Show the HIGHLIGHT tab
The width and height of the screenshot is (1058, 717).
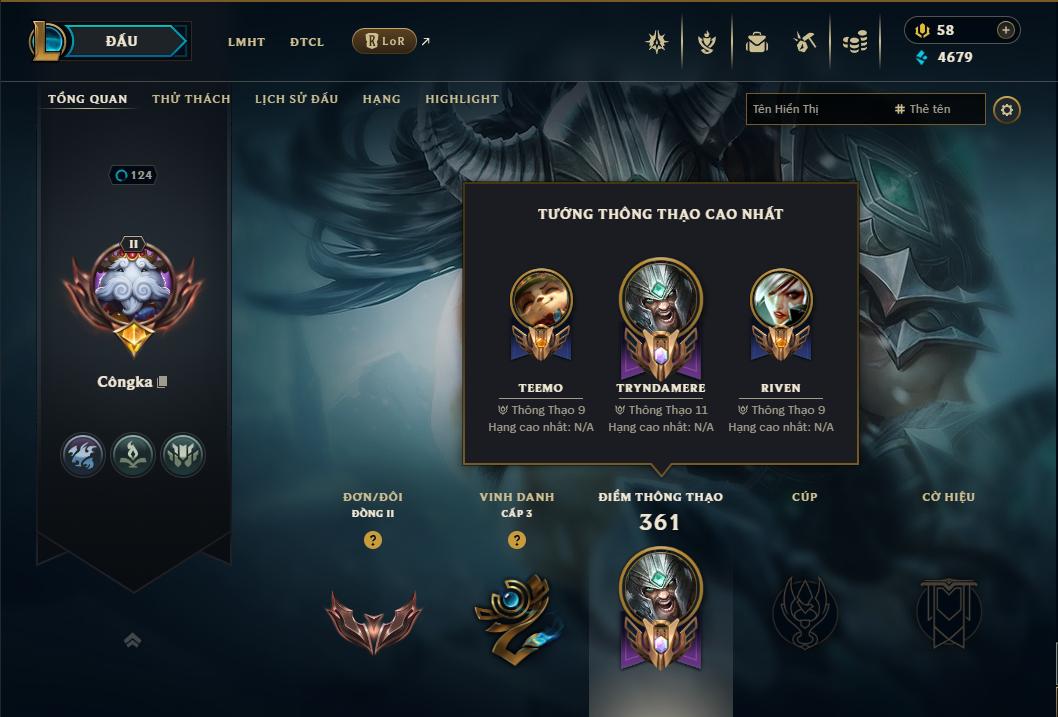pos(462,99)
